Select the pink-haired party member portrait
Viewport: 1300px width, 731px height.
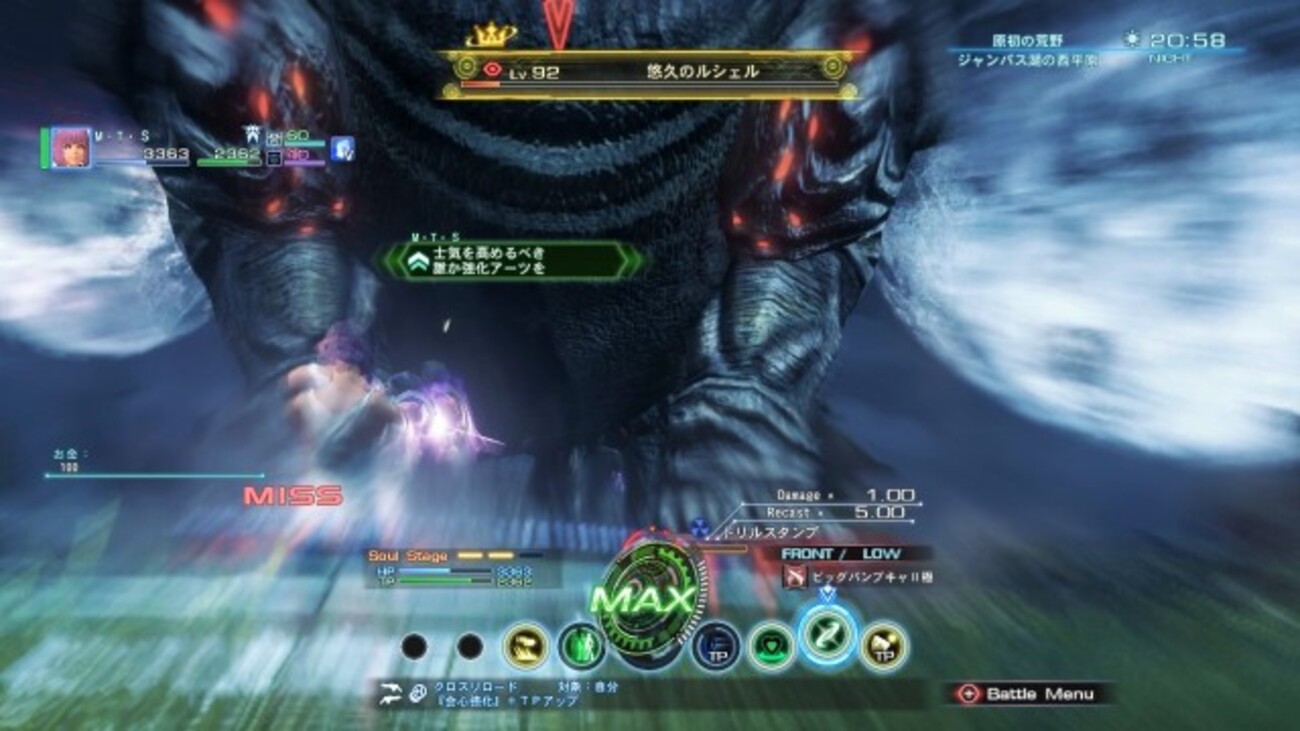(x=71, y=147)
